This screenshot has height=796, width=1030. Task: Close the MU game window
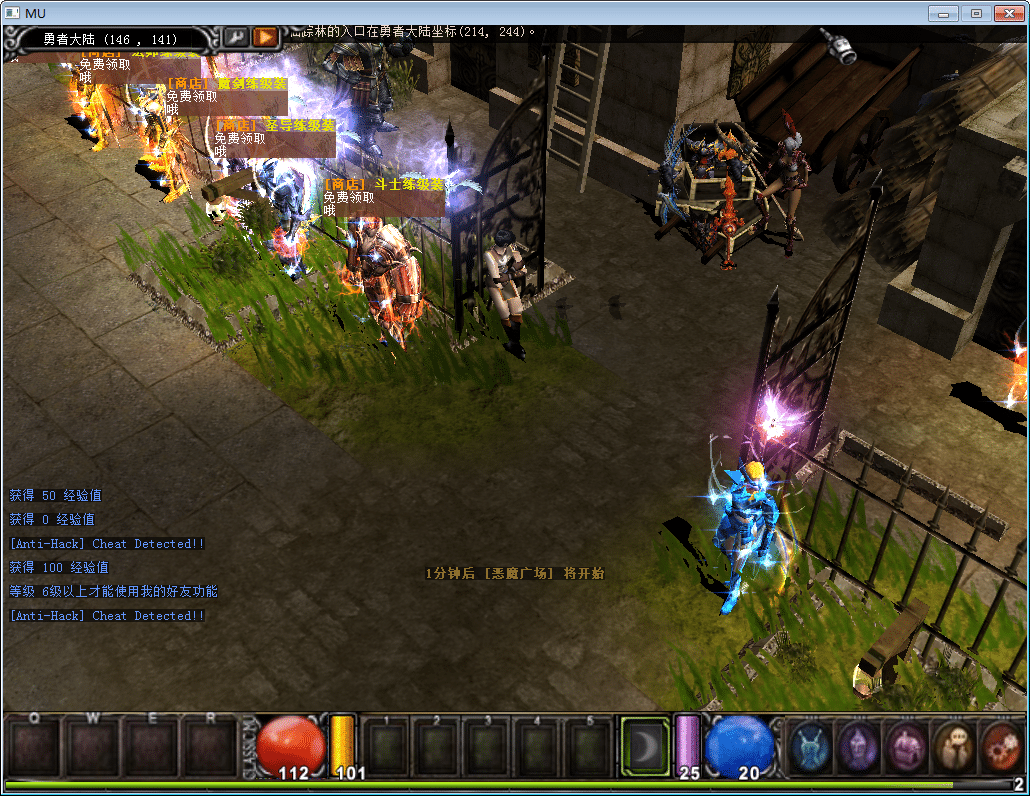click(x=1008, y=13)
